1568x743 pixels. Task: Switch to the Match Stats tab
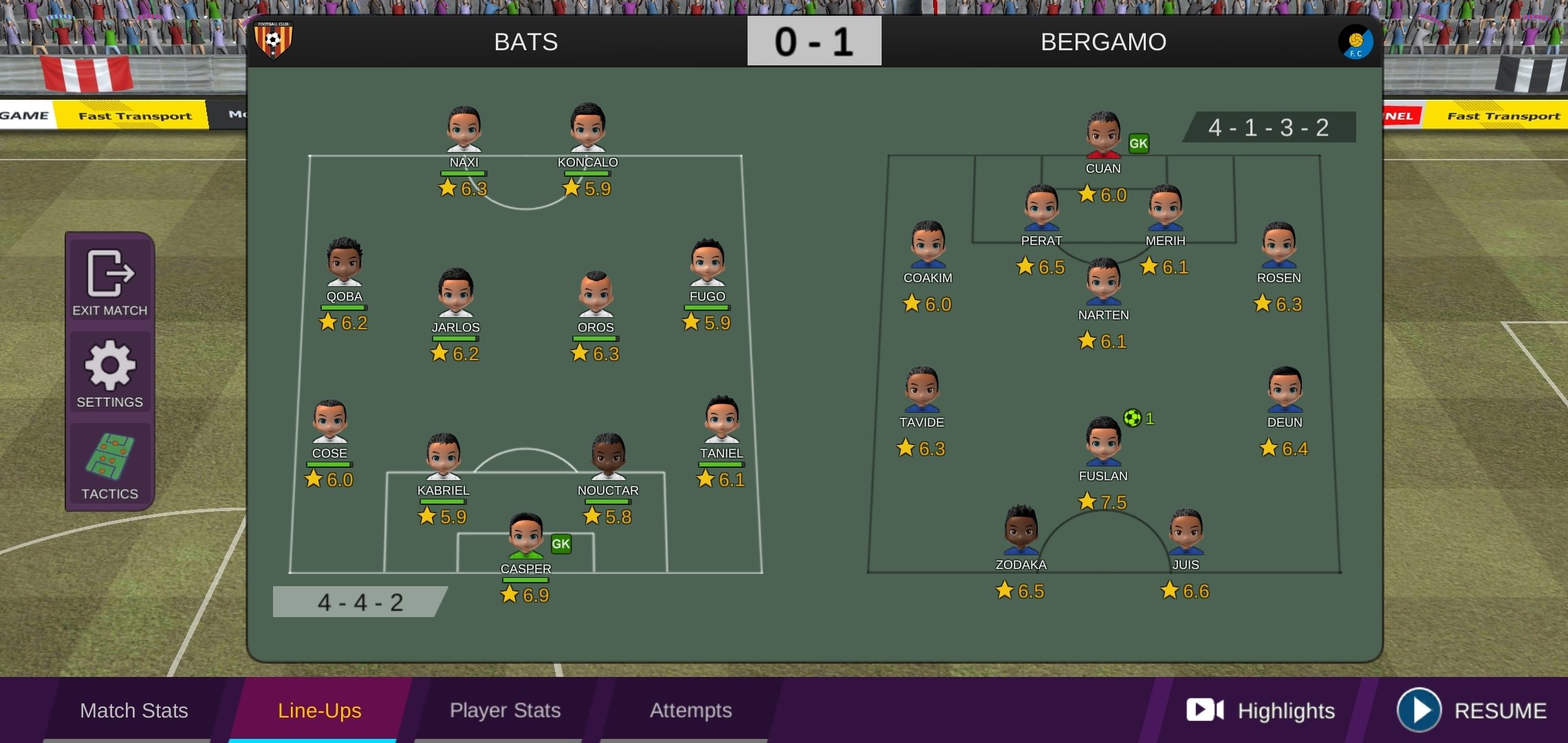[133, 710]
